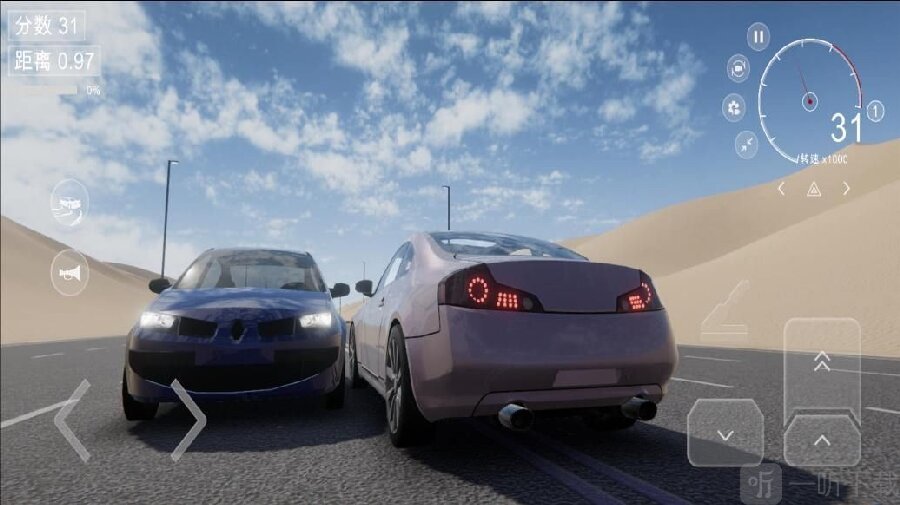Steer left with the left arrow
The width and height of the screenshot is (900, 505).
pos(72,420)
